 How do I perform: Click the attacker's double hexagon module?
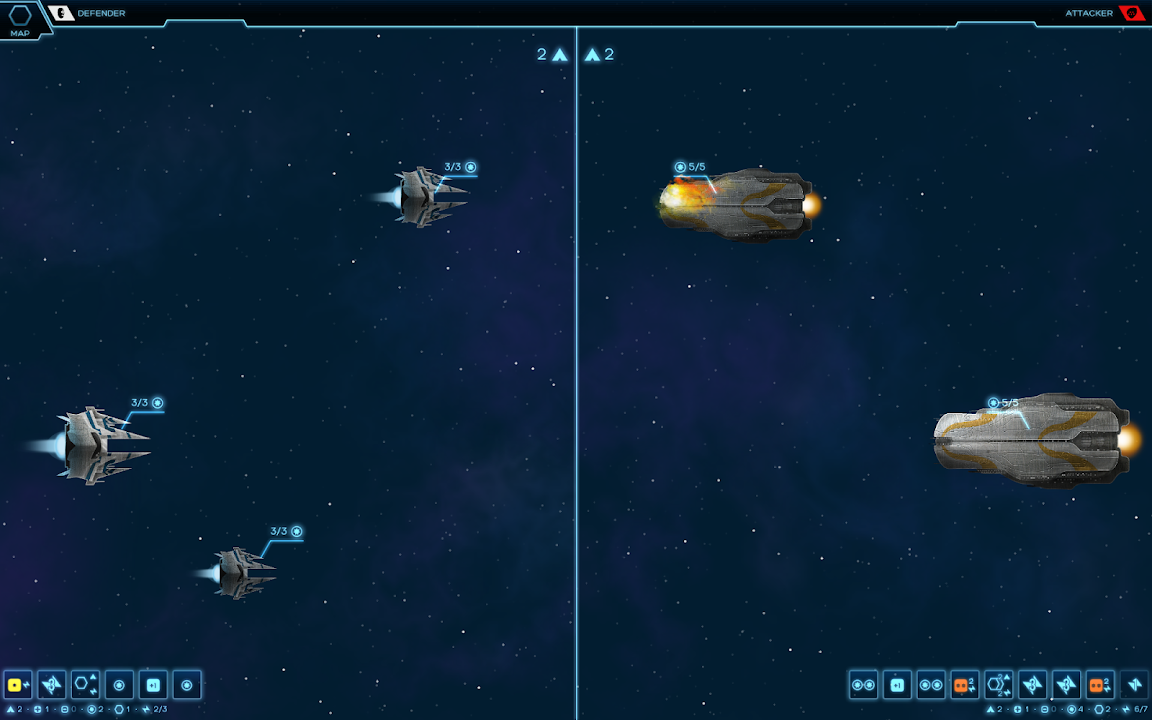tap(999, 685)
